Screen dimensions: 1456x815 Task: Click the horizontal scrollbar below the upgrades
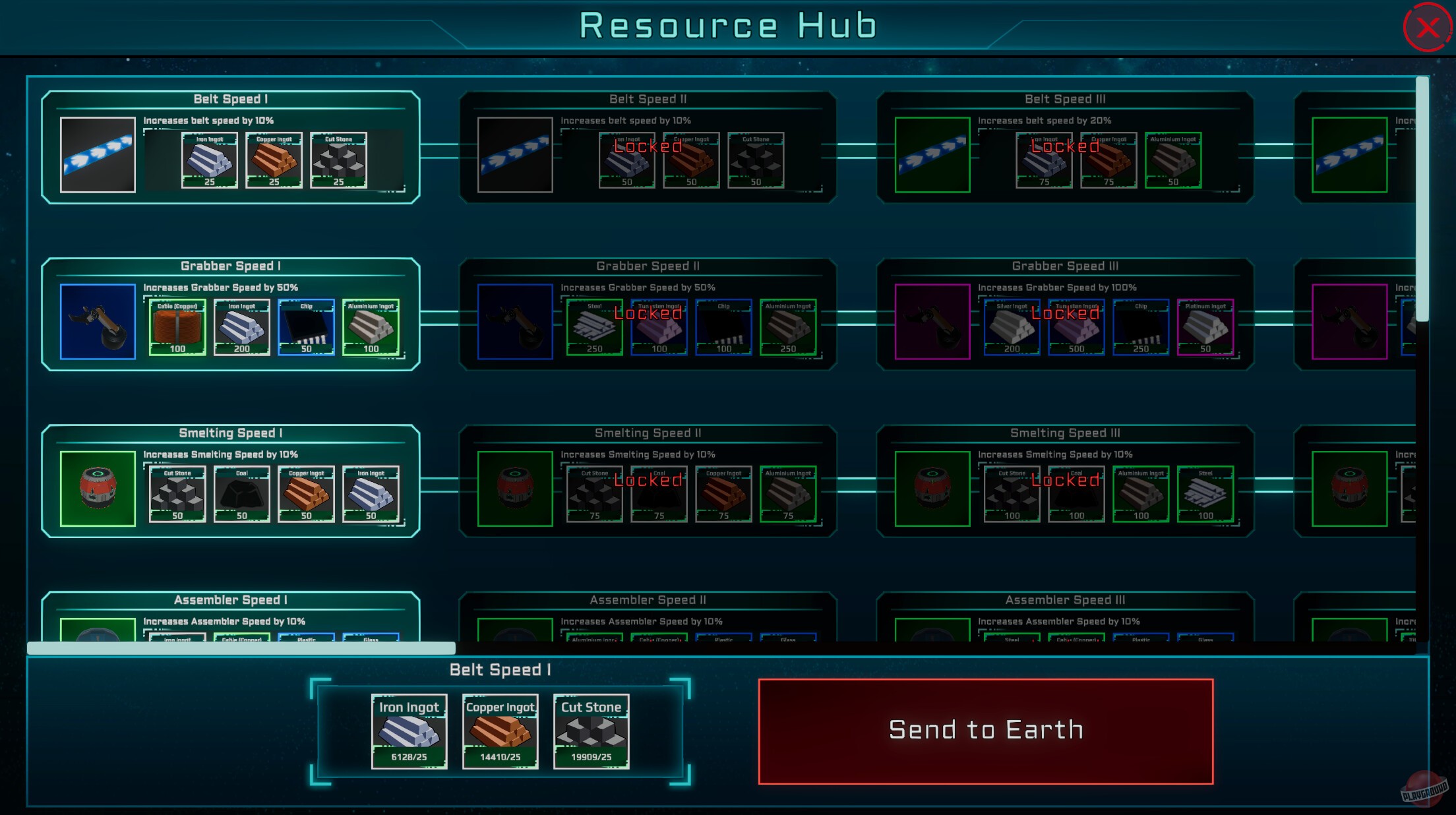[x=241, y=648]
